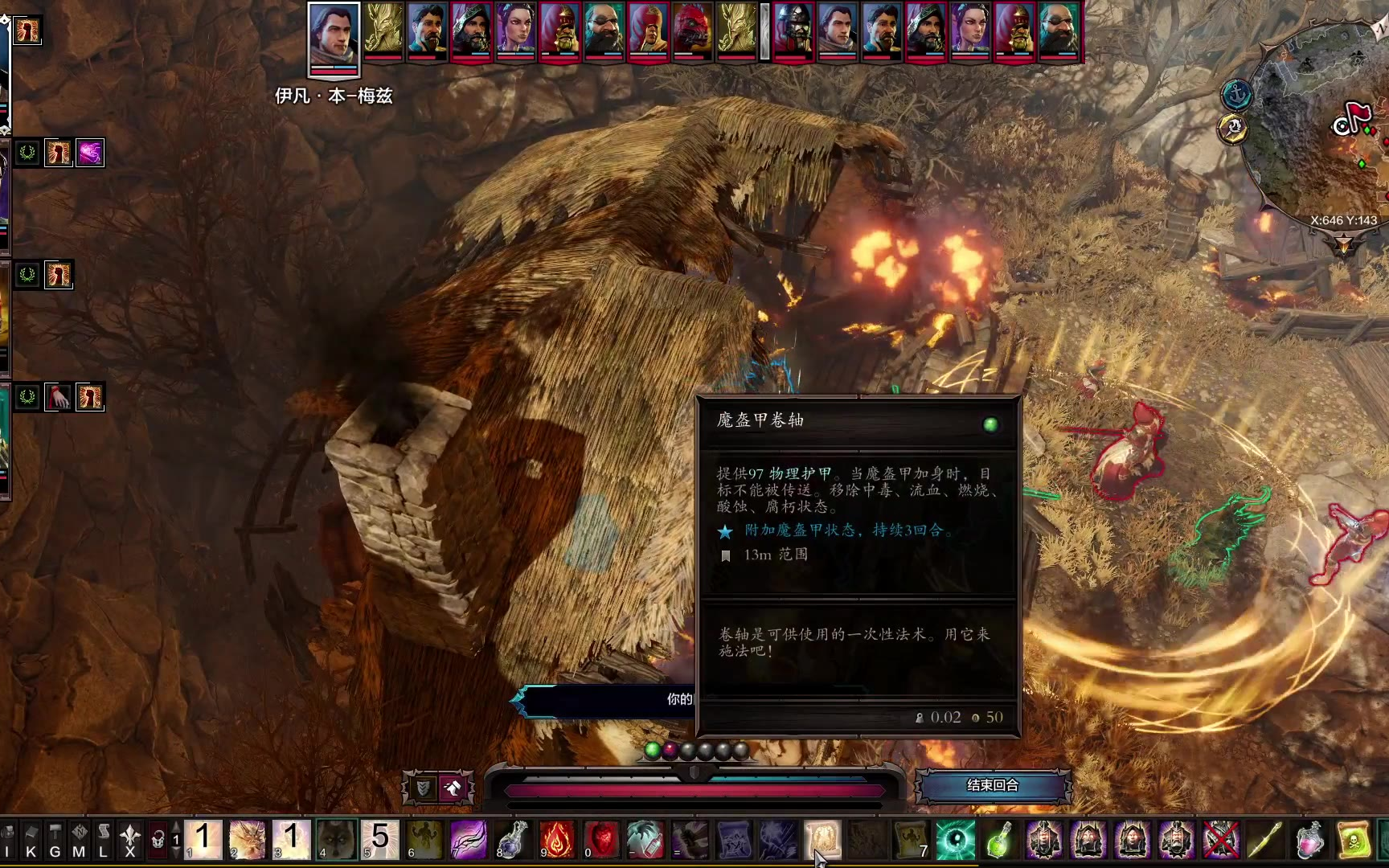Open the crafting hammer icon labeled G
1389x868 pixels.
[x=55, y=840]
